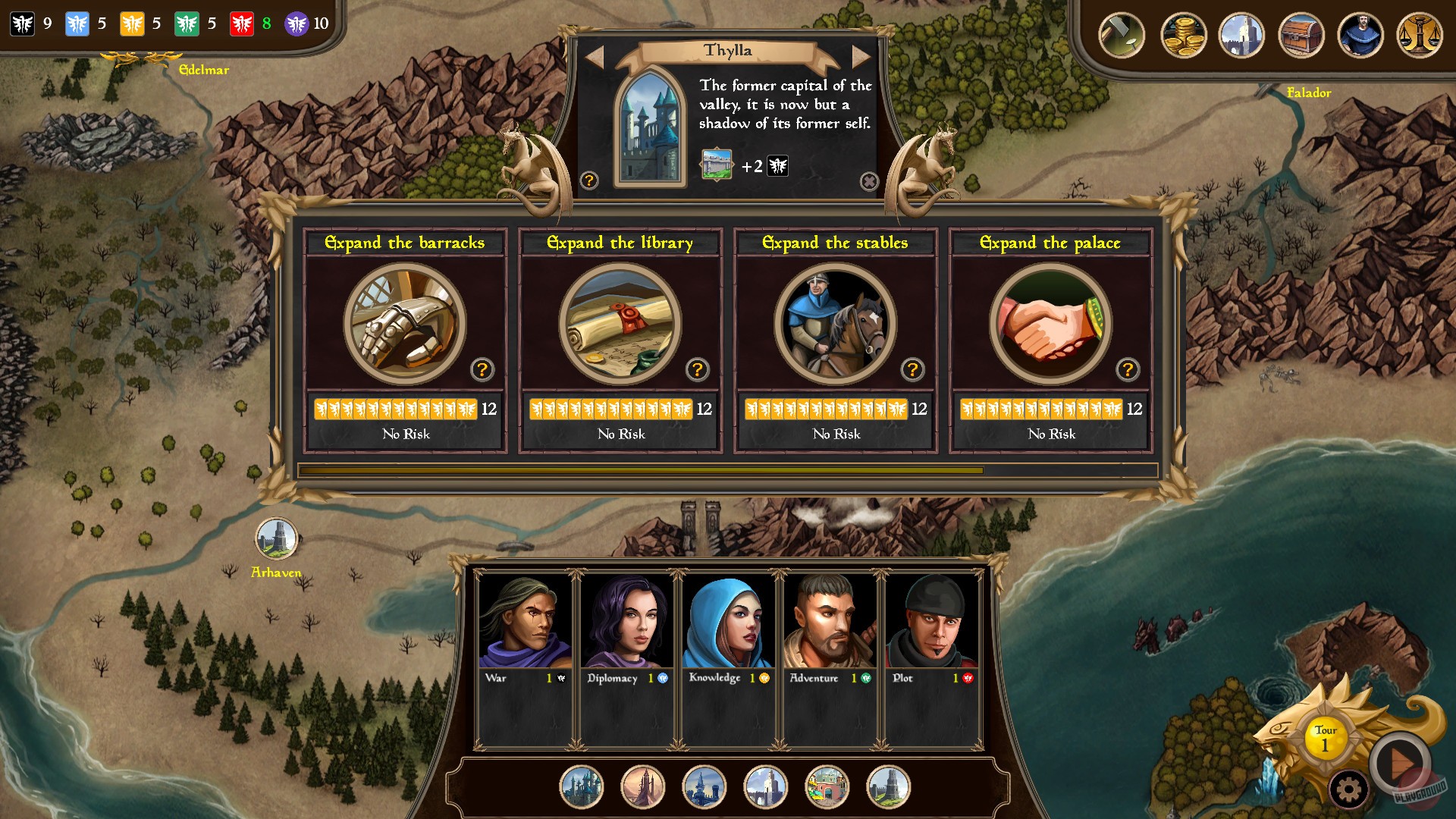
Task: Pick the Knowledge hero in the blue hood
Action: click(728, 622)
